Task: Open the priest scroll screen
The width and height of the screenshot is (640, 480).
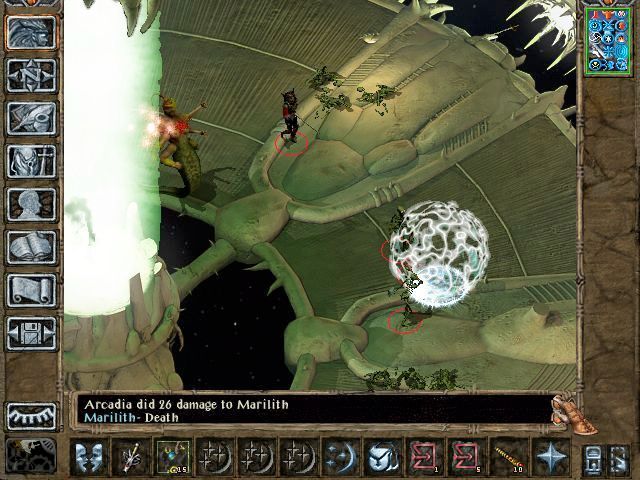Action: (31, 290)
